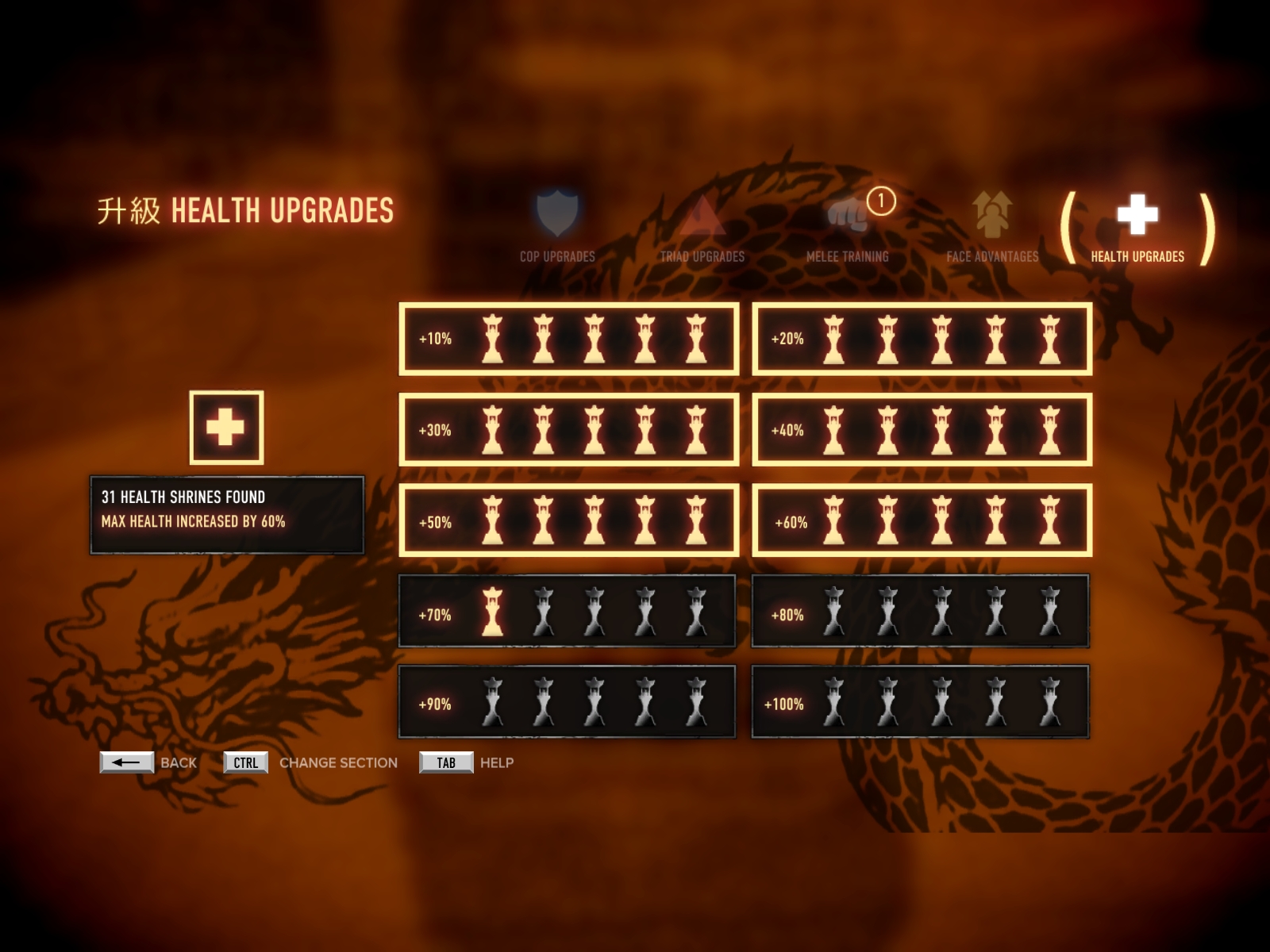This screenshot has height=952, width=1270.
Task: Click the health cross icon box
Action: pos(226,428)
